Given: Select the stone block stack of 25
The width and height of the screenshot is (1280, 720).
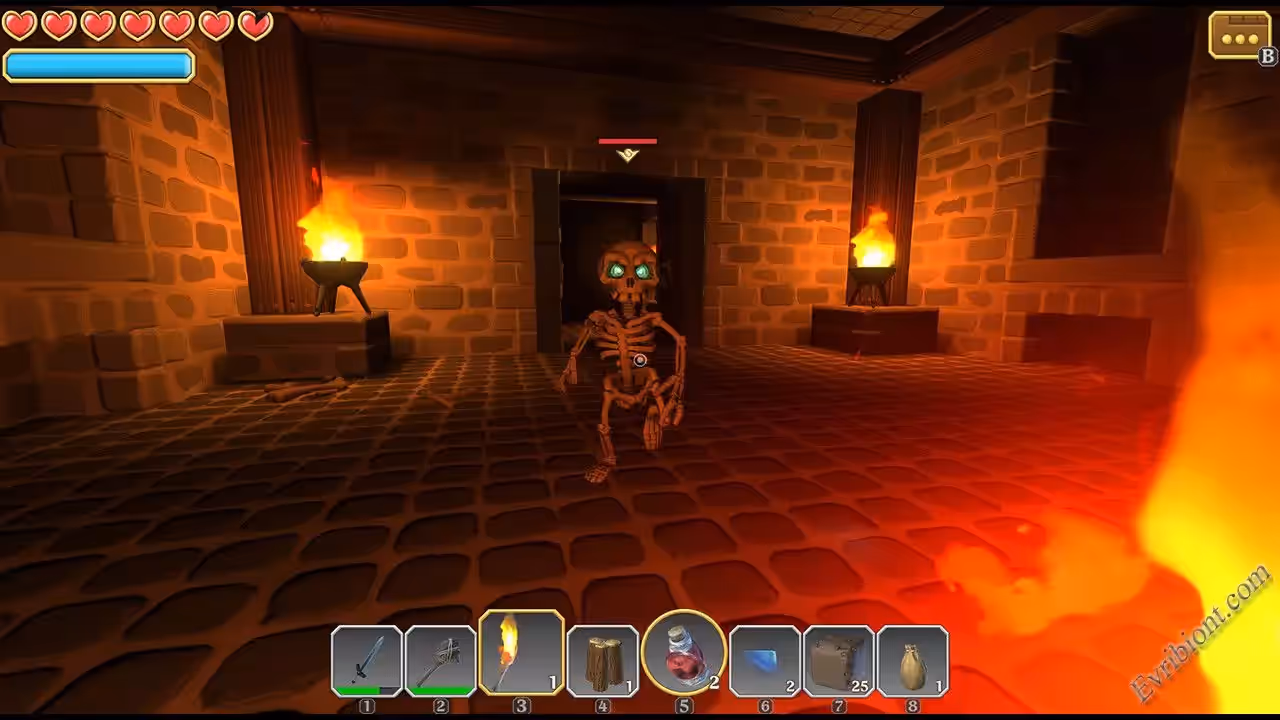Looking at the screenshot, I should pos(839,660).
